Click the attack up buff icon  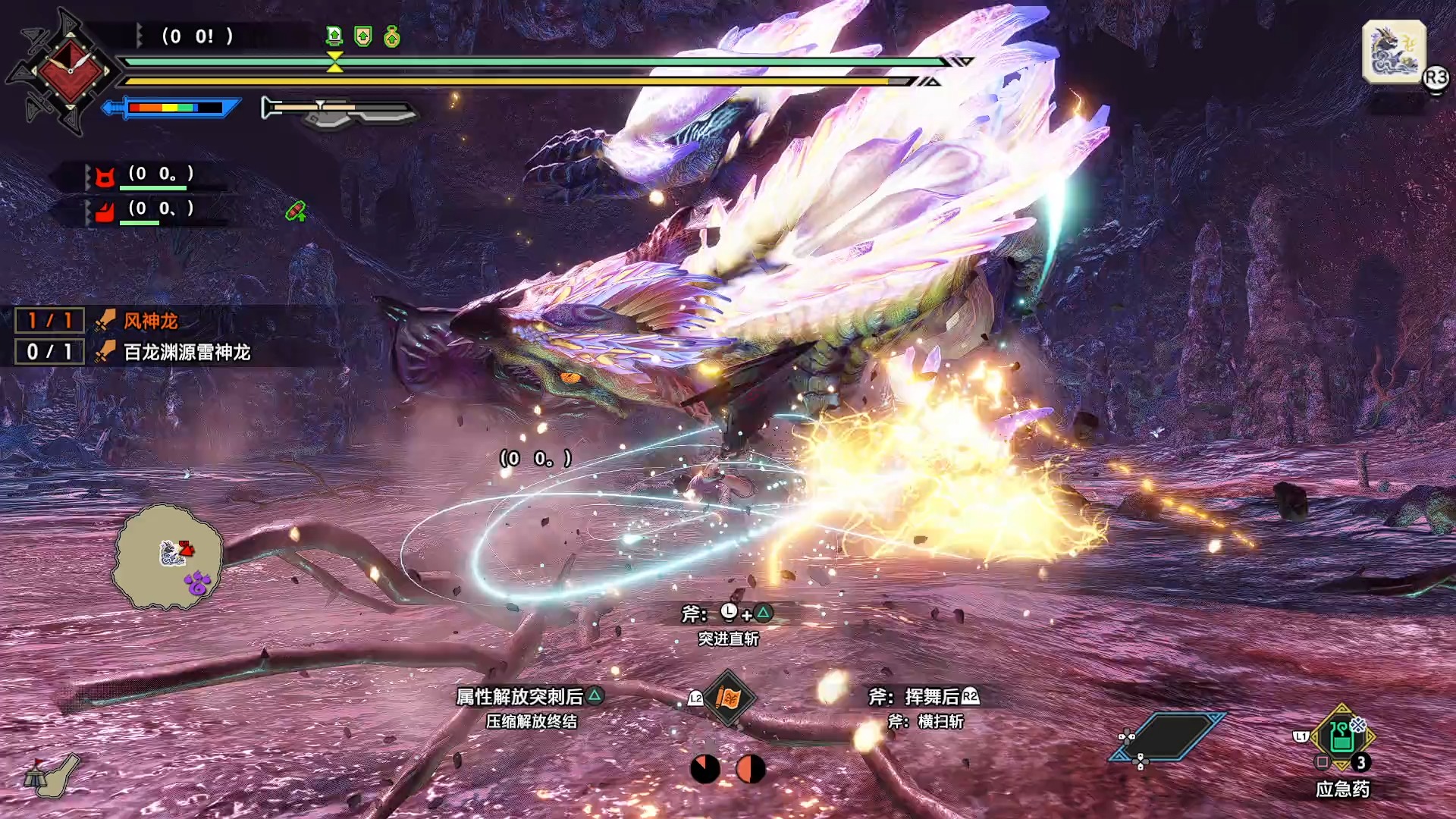pos(334,36)
